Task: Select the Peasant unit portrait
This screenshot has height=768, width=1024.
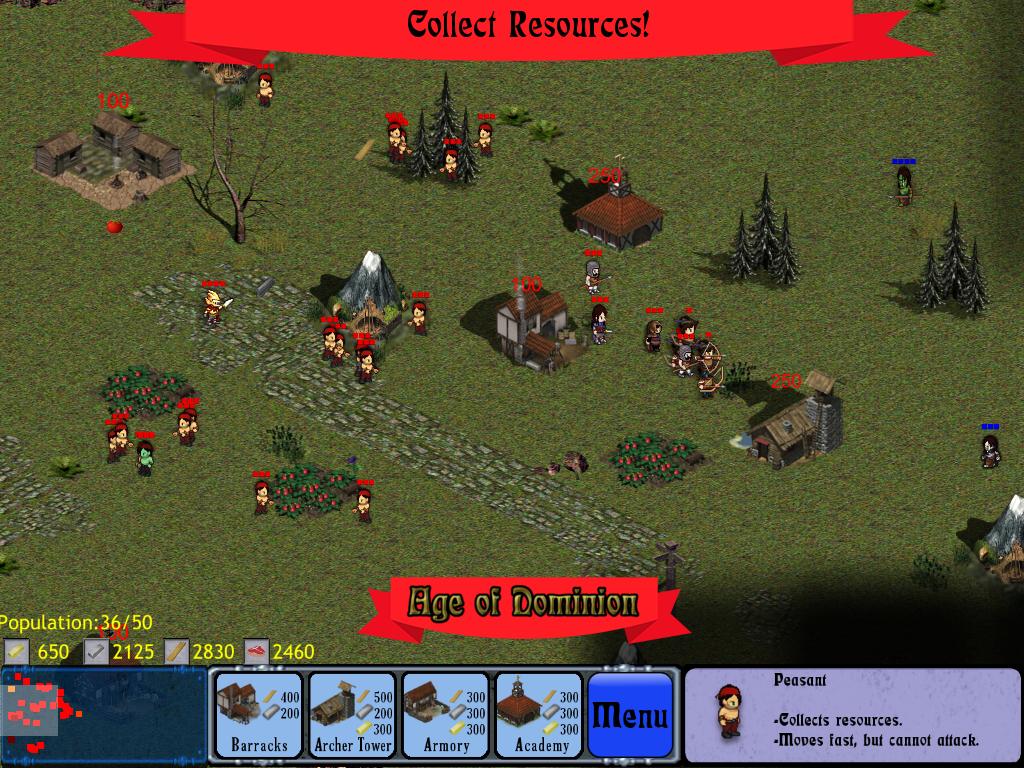Action: pyautogui.click(x=729, y=711)
